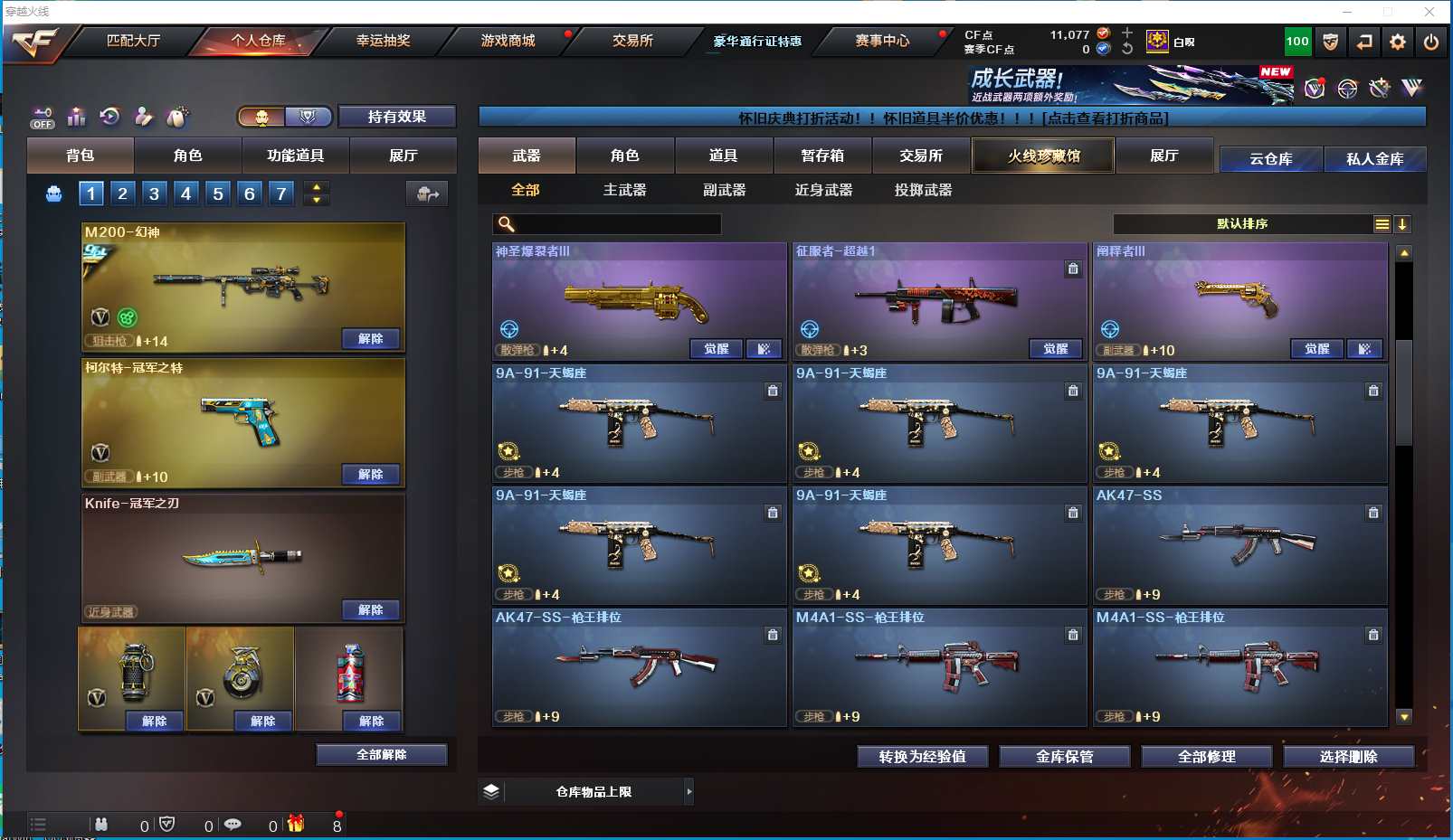Show 近身武器 melee weapon category

click(x=823, y=190)
